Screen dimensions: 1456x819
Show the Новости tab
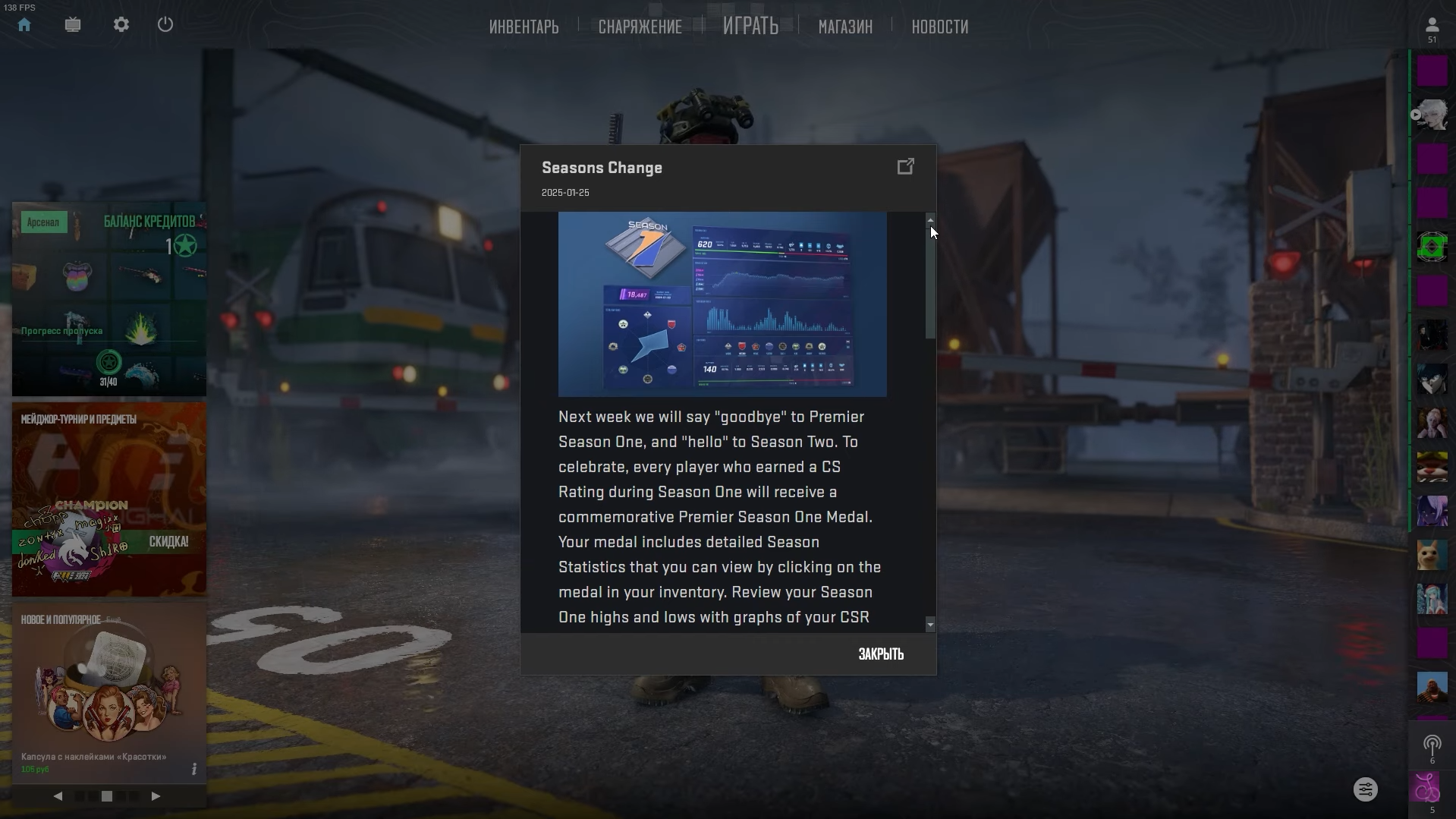[x=939, y=27]
